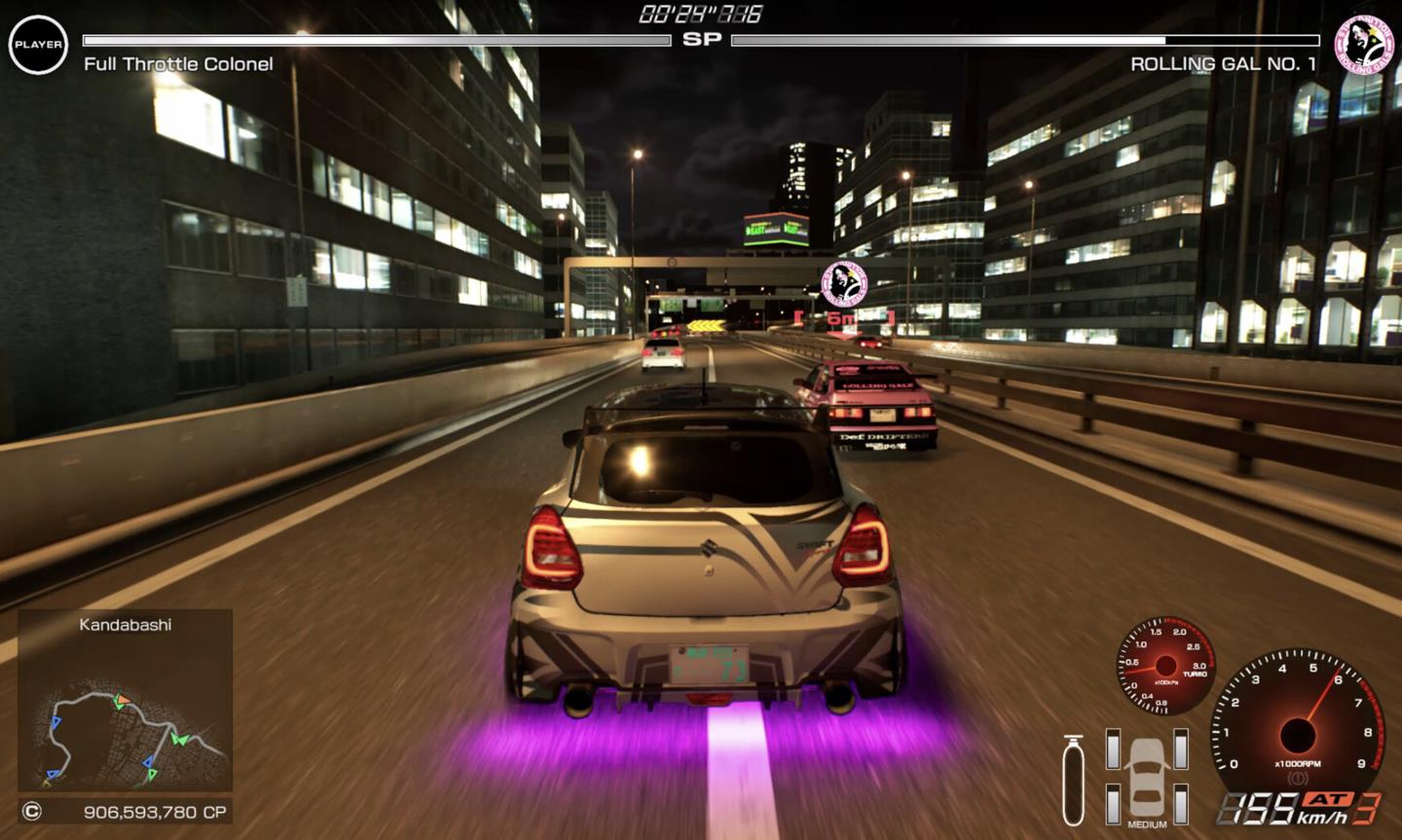
Task: Click the CP currency coin icon
Action: click(x=32, y=812)
